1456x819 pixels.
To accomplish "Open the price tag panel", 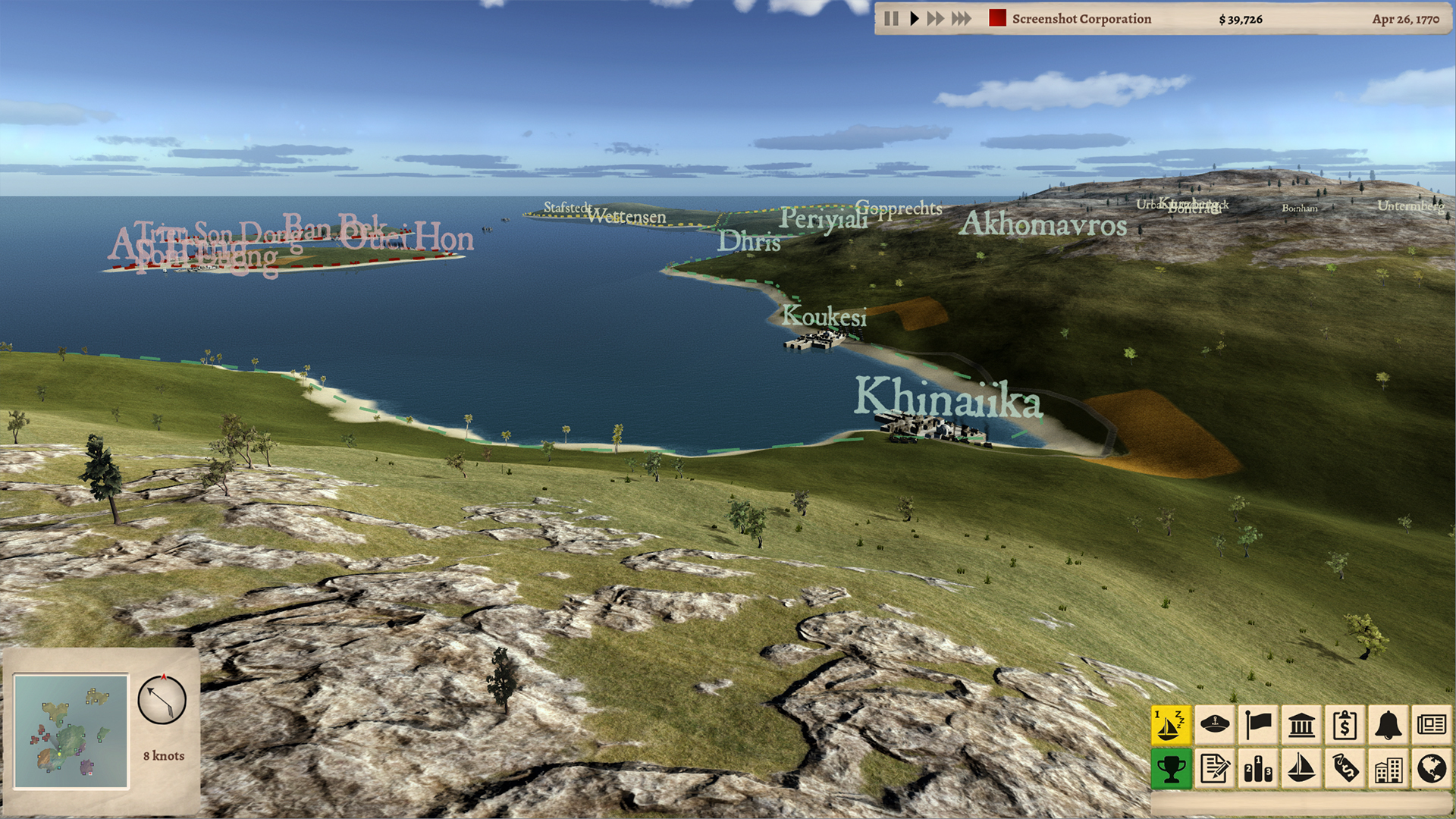I will (x=1345, y=769).
